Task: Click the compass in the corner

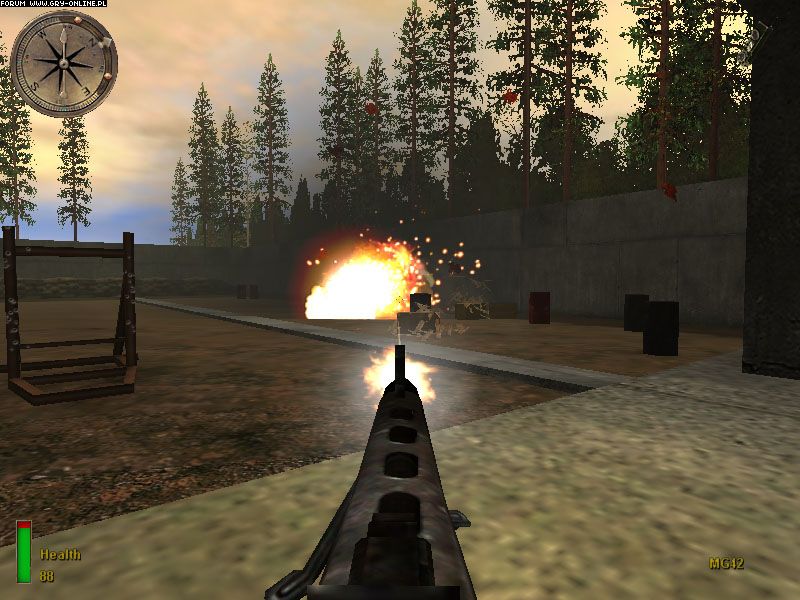Action: point(63,63)
